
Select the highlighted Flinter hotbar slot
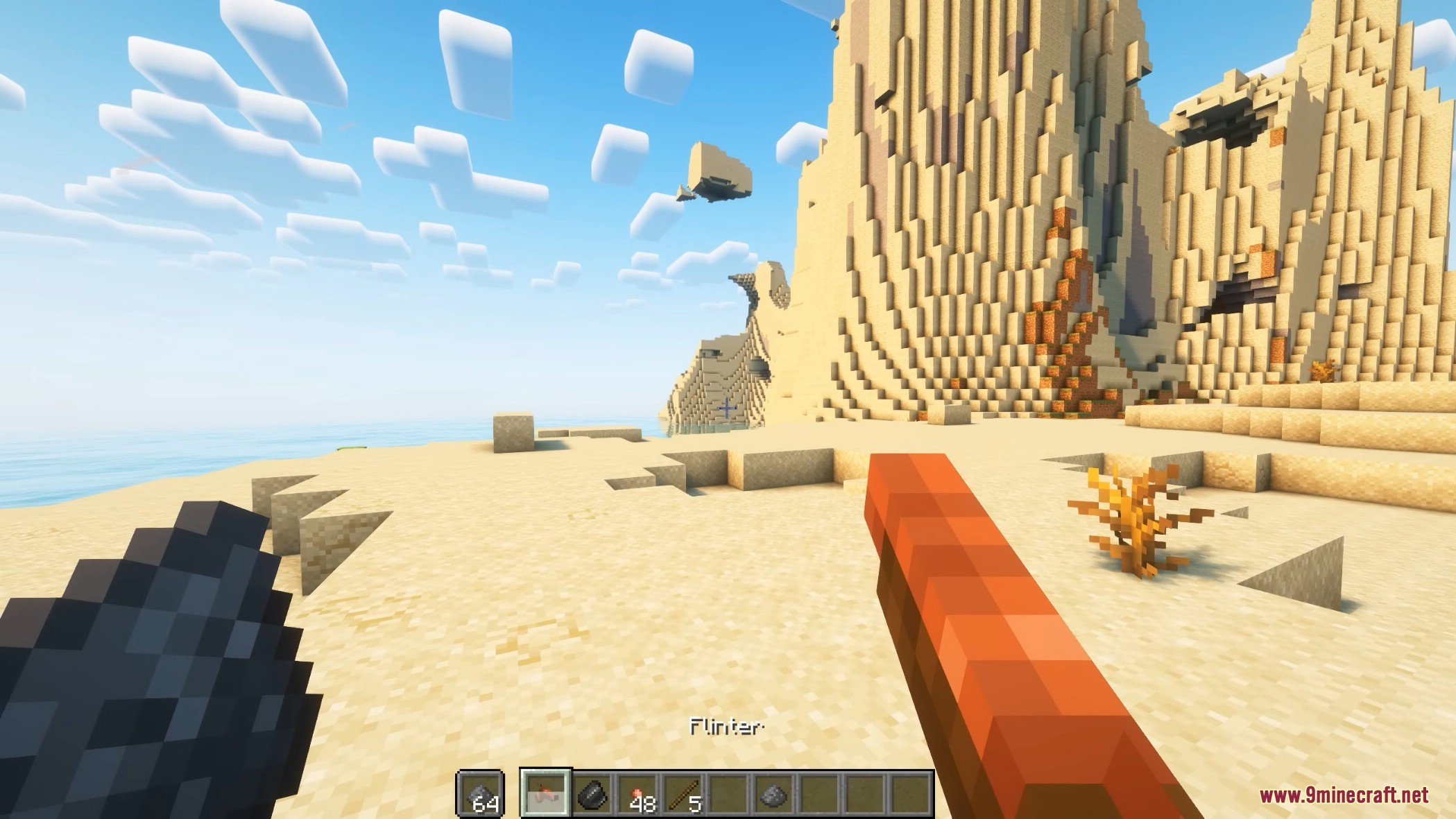547,793
